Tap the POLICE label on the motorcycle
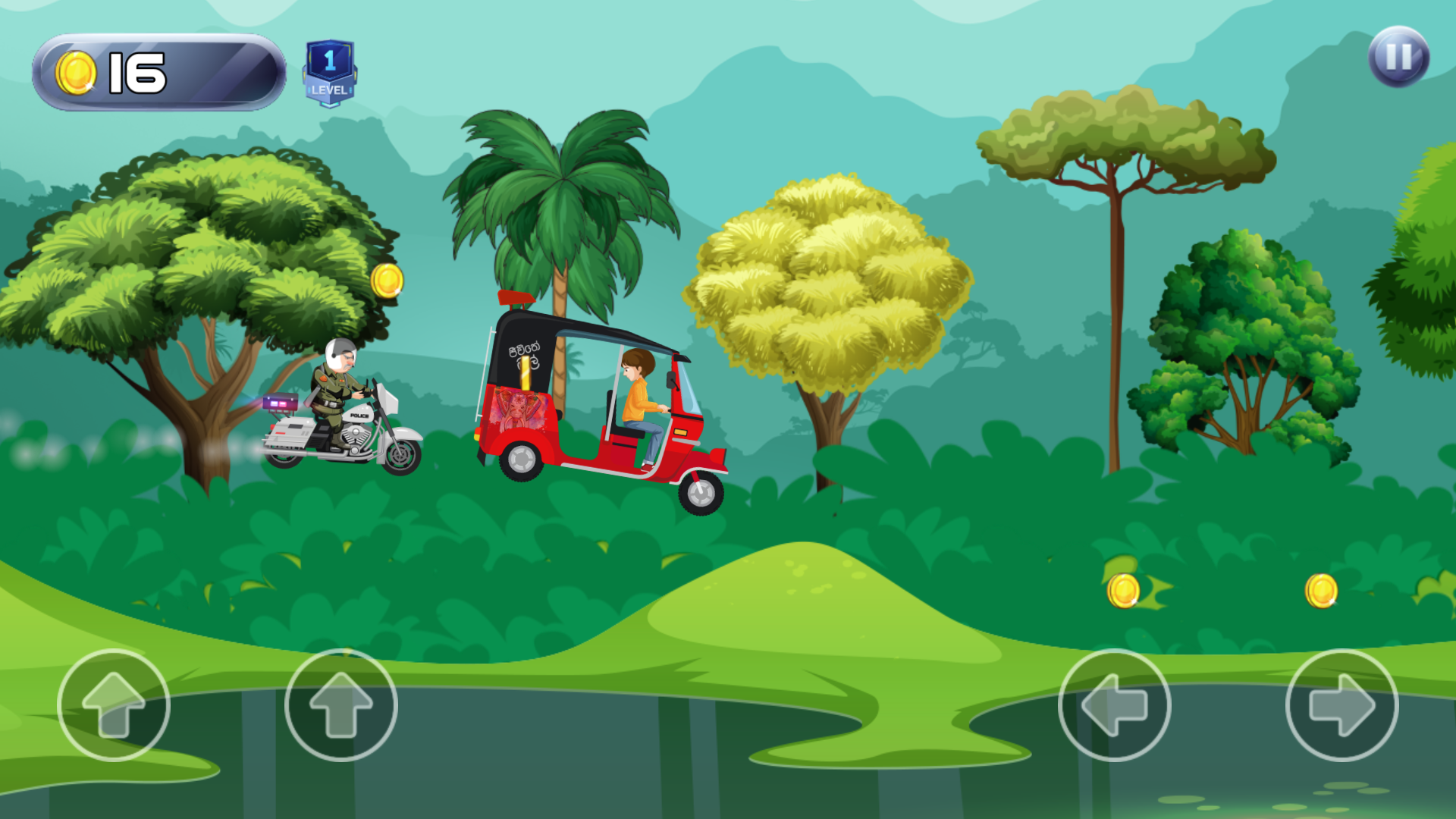 [358, 416]
